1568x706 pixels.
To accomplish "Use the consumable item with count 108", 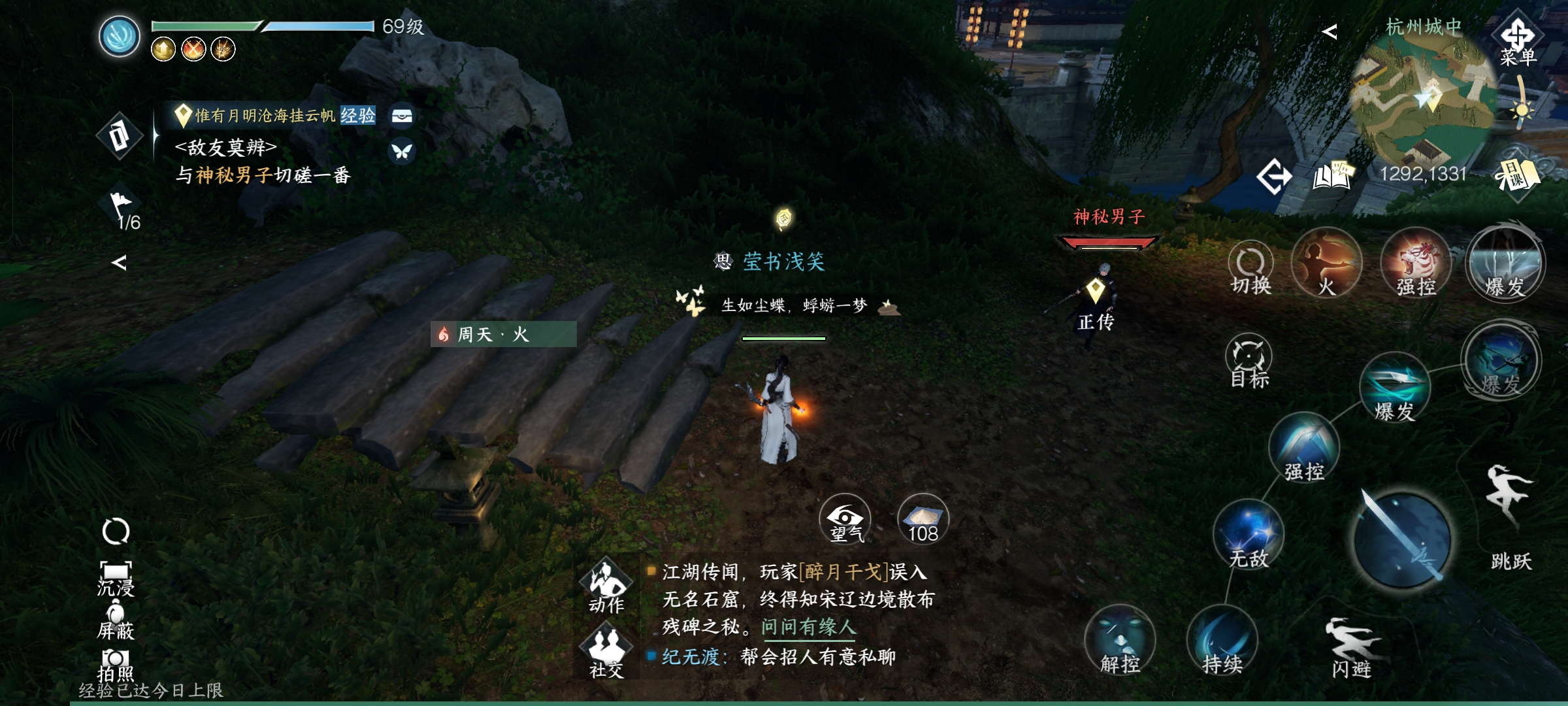I will 923,520.
